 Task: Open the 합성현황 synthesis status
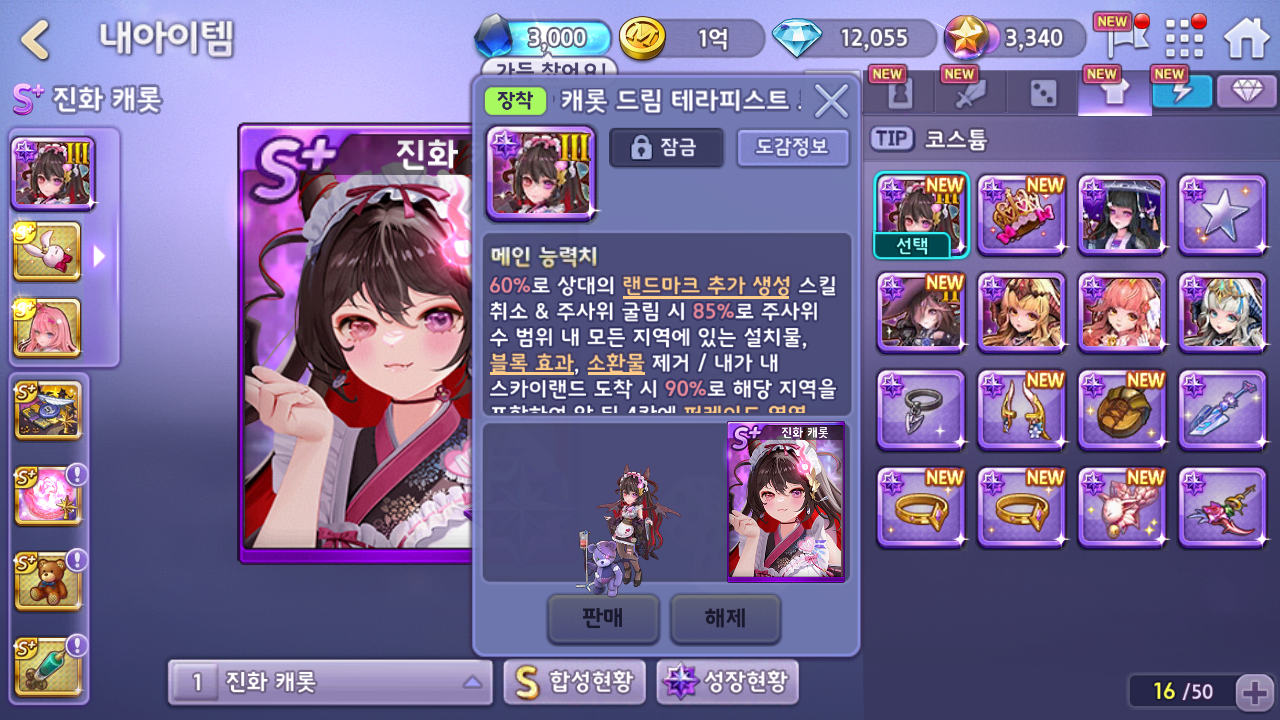(x=575, y=683)
